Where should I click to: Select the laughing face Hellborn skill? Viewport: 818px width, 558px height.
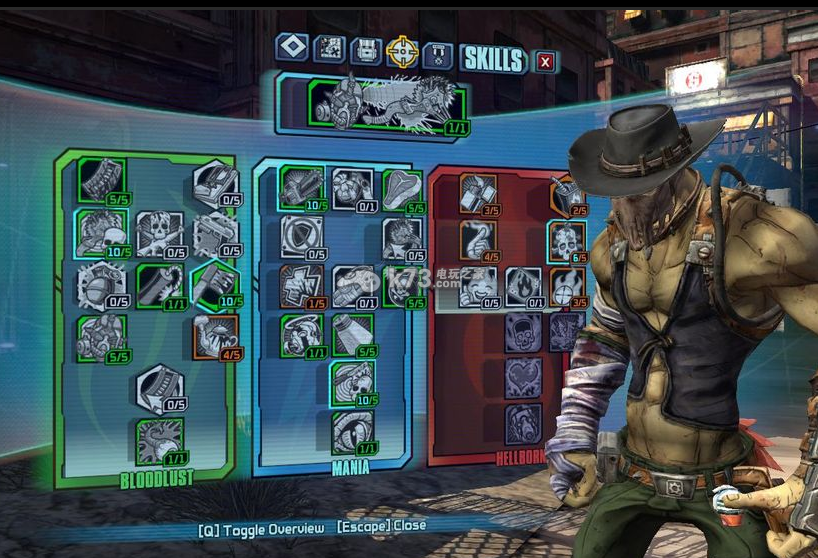(478, 286)
